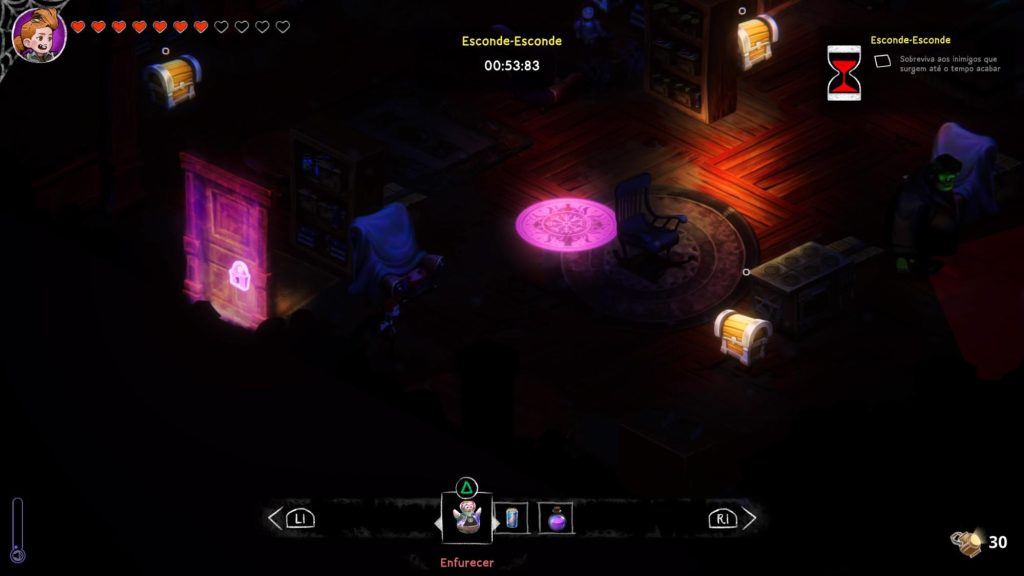
Task: Open the red-haired character portrait
Action: click(39, 35)
